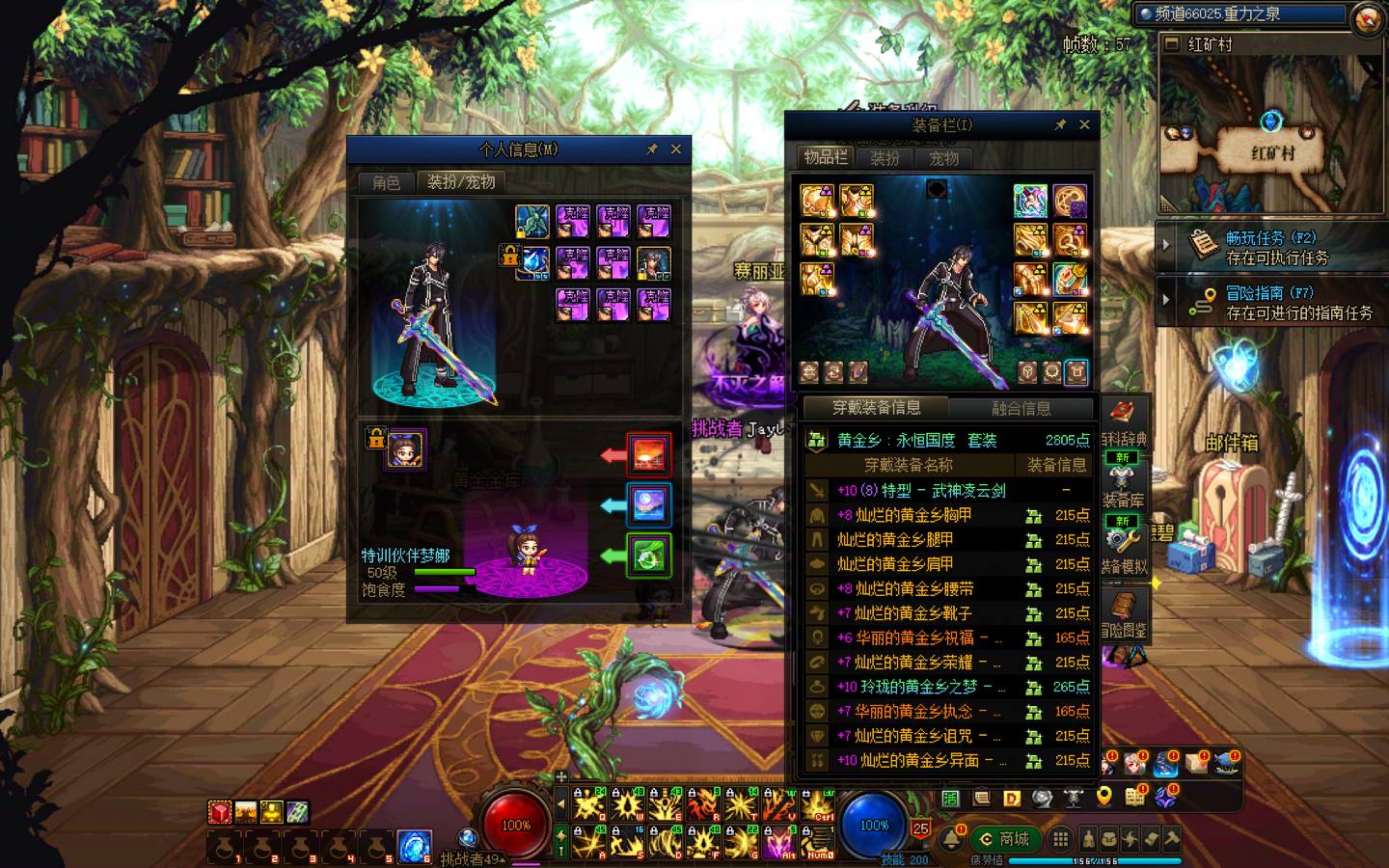Show the 融合信息 tab
Screen dimensions: 1389x868
(x=1021, y=409)
